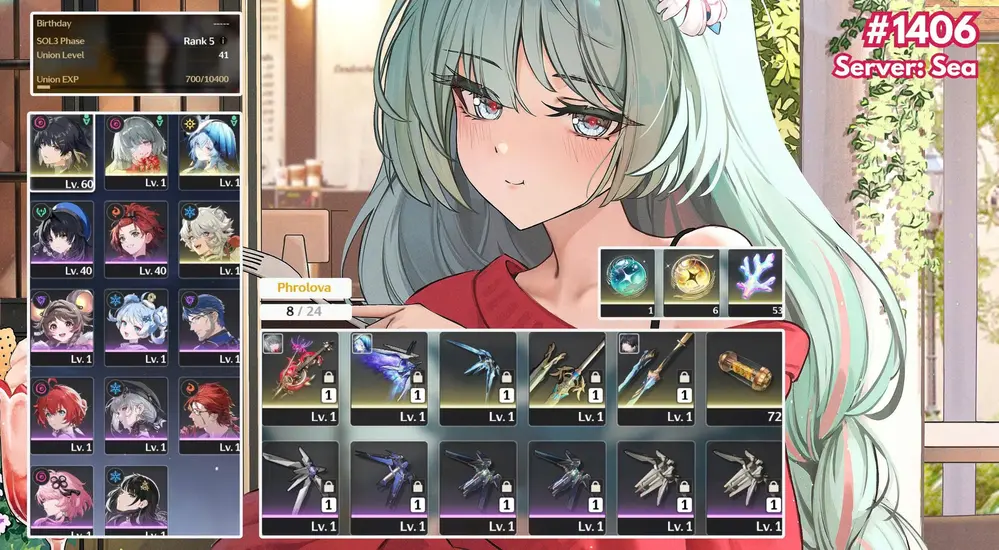Pick the black-haired character wearing a blue beret
This screenshot has height=550, width=999.
pyautogui.click(x=62, y=239)
